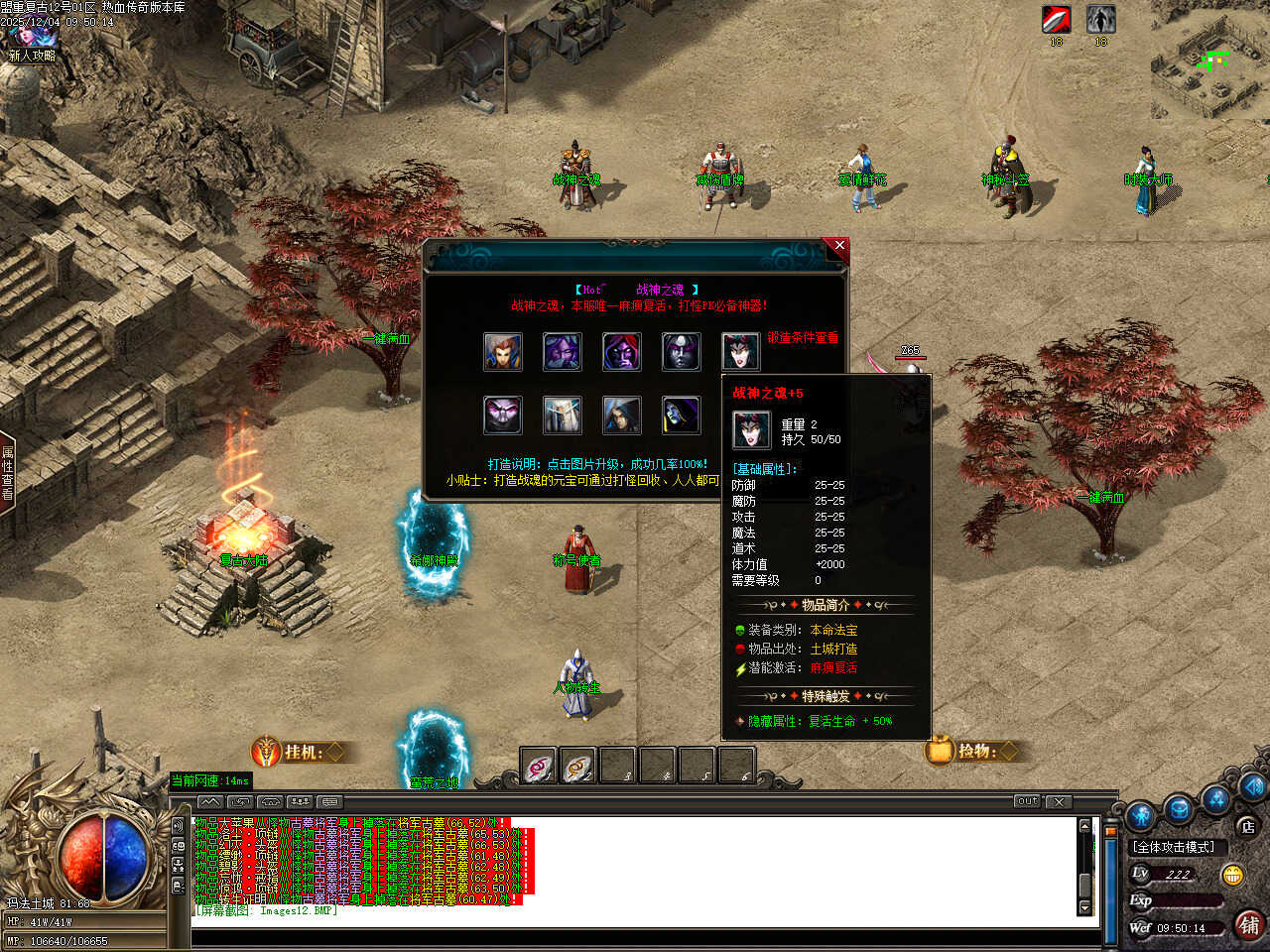The image size is (1270, 952).
Task: Open the 锻造条件查看 forging requirements link
Action: 802,338
